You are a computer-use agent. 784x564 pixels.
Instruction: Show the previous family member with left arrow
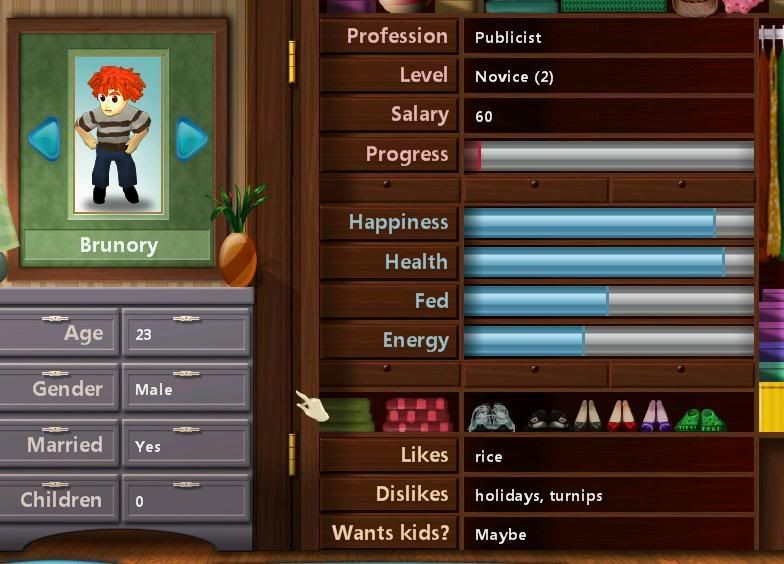[x=45, y=139]
